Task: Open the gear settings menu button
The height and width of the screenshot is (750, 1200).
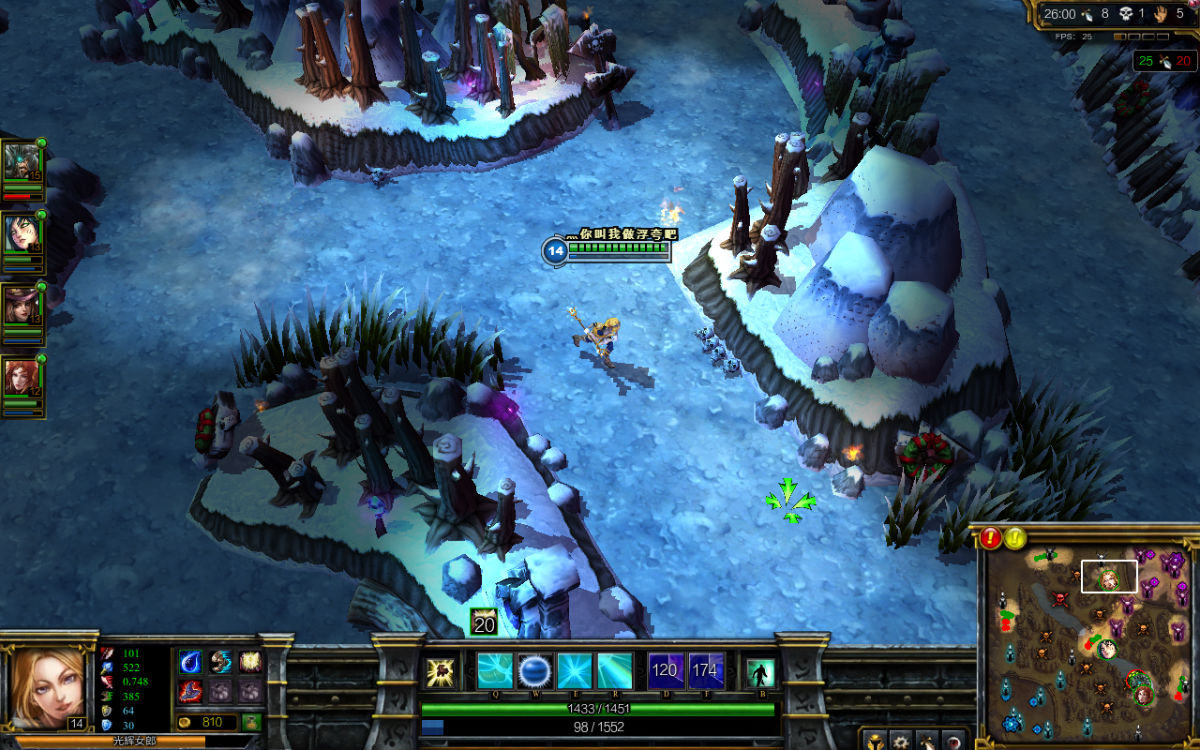Action: (x=902, y=741)
